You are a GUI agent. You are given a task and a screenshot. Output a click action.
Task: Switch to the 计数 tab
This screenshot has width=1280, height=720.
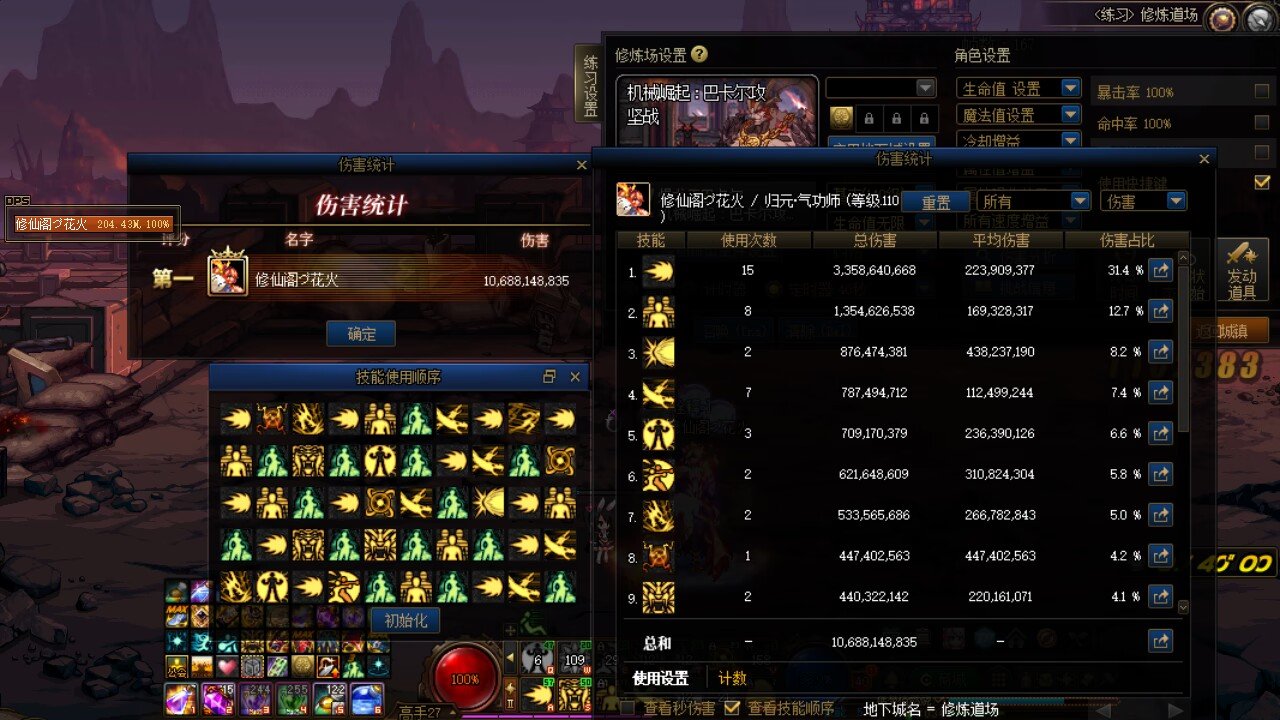pyautogui.click(x=733, y=678)
